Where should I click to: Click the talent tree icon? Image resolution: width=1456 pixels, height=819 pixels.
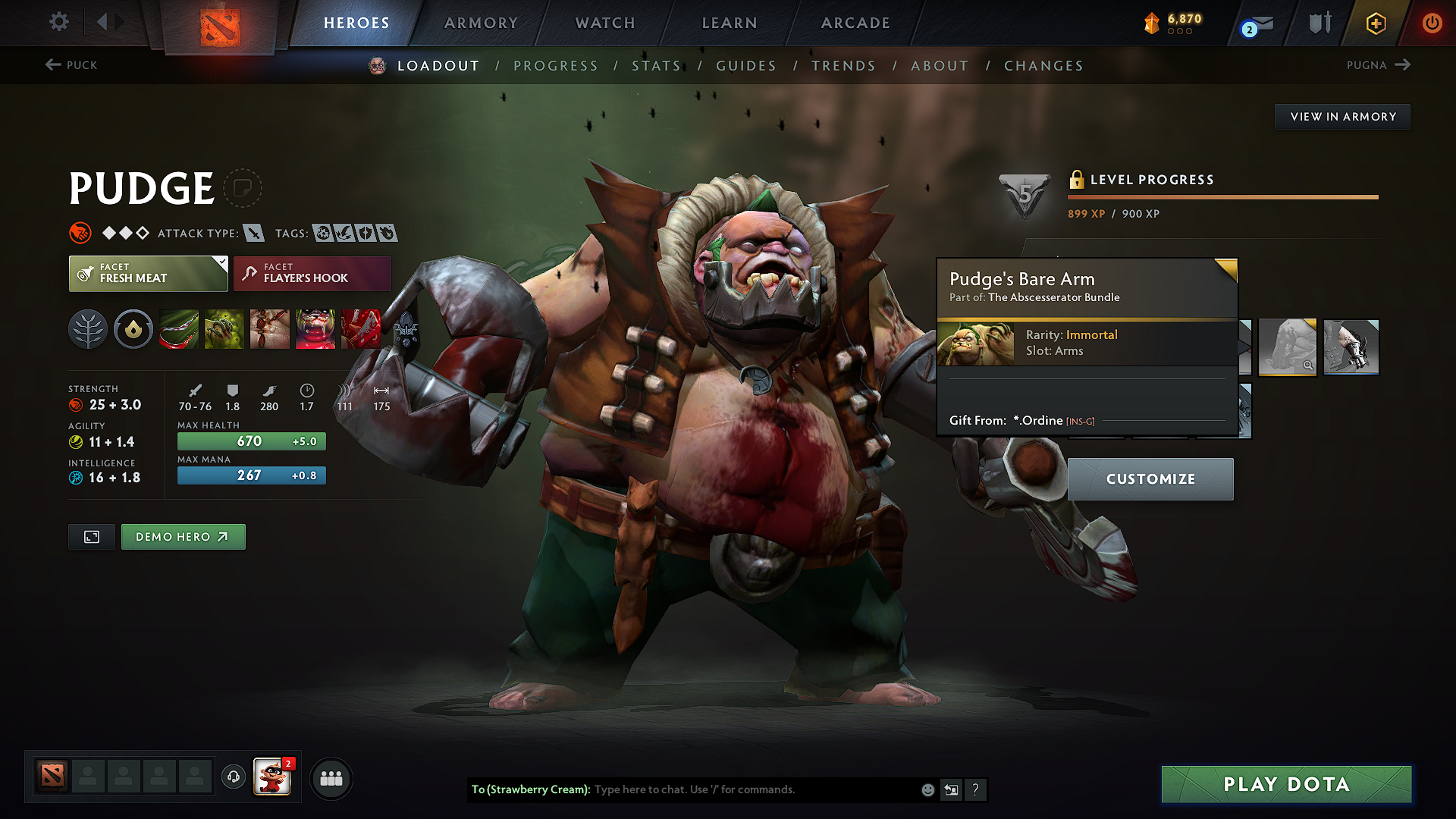(x=88, y=328)
